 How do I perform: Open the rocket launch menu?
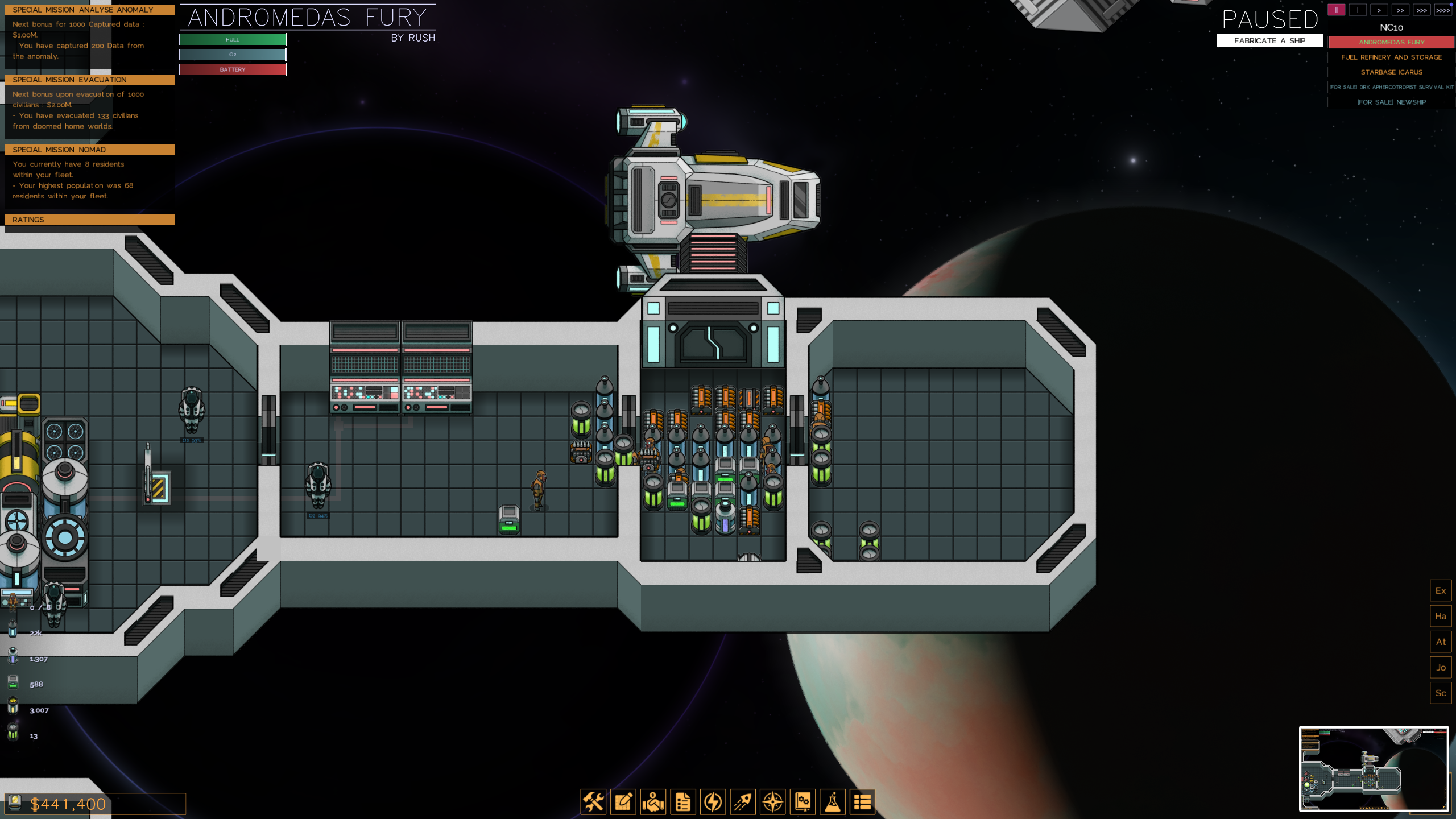click(743, 802)
